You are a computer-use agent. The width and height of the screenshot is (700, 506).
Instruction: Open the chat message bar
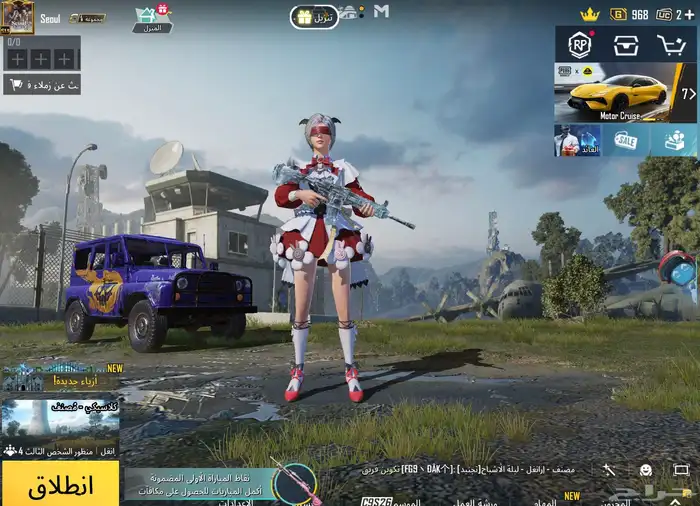(470, 468)
